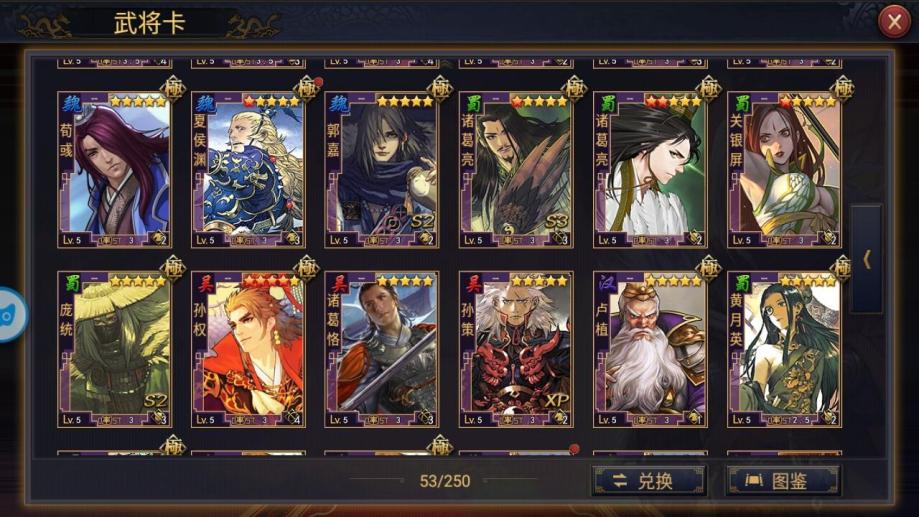Close the 武将卡 window
This screenshot has width=919, height=517.
coord(893,21)
